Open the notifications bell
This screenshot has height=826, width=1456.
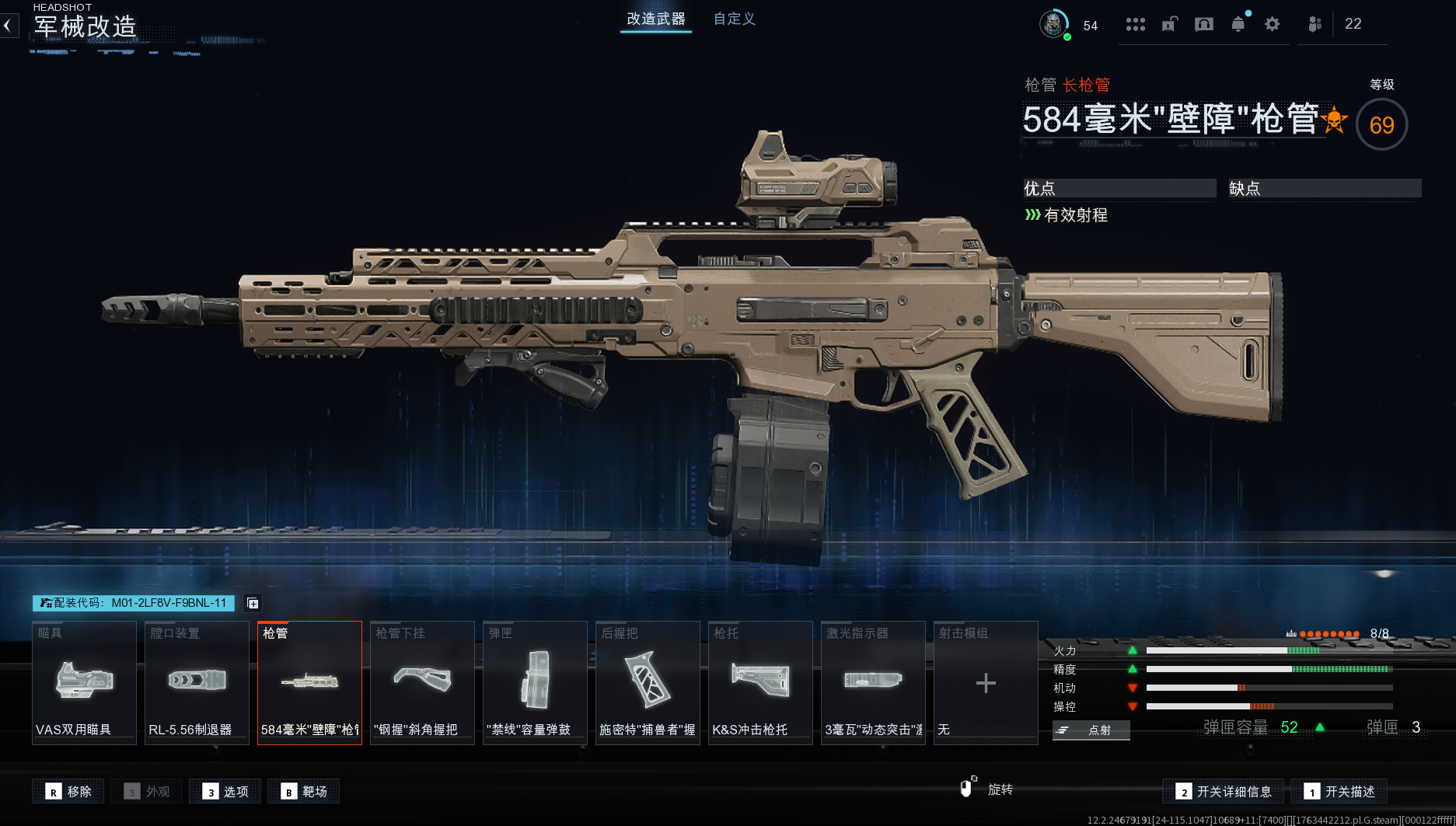coord(1238,24)
